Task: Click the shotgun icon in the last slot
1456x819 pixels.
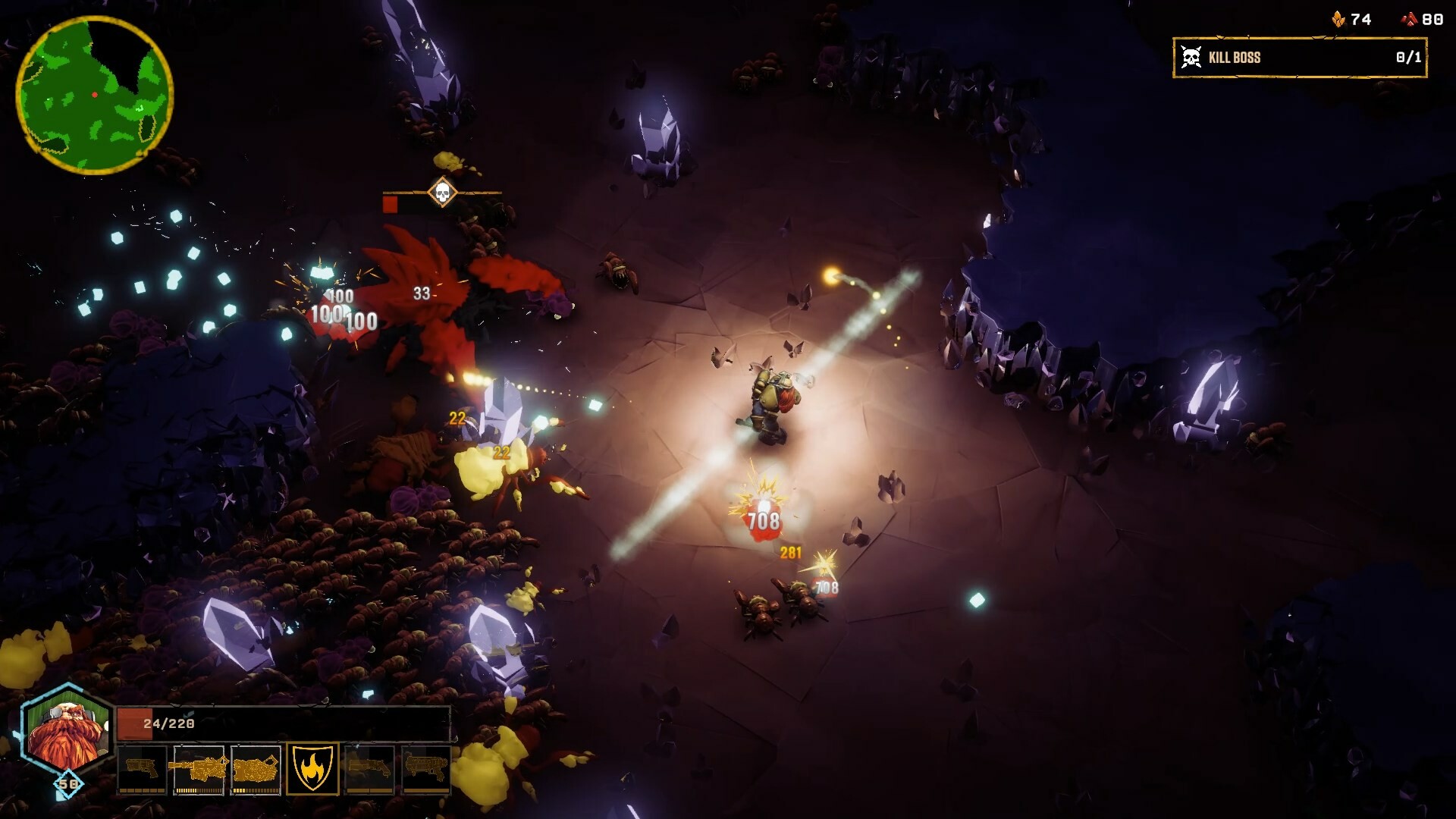Action: (426, 767)
